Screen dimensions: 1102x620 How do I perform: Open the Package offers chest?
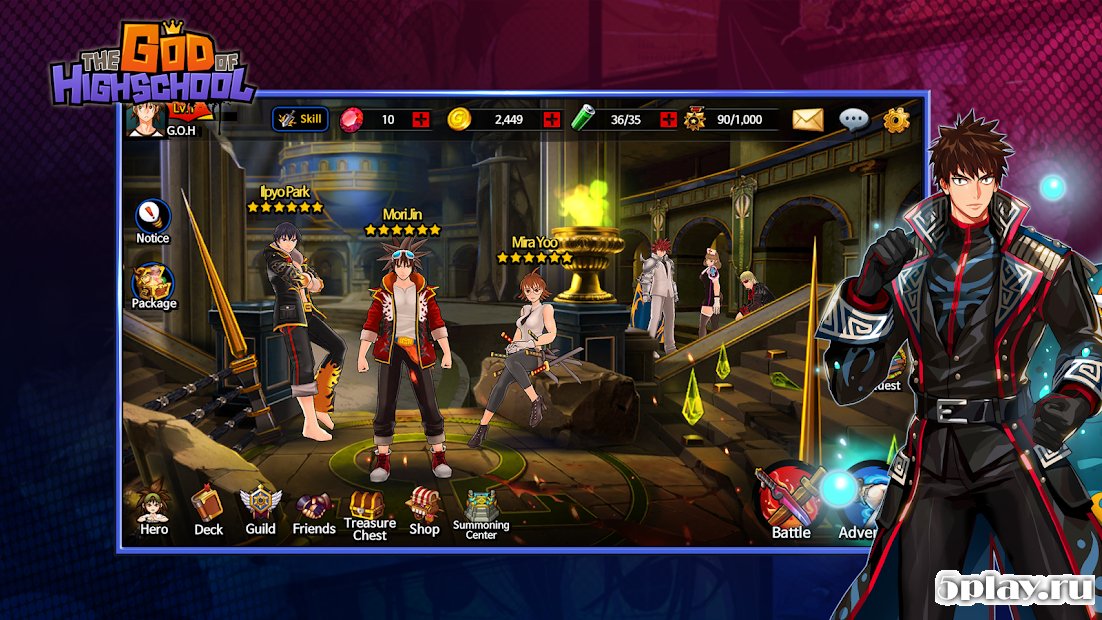[x=153, y=286]
